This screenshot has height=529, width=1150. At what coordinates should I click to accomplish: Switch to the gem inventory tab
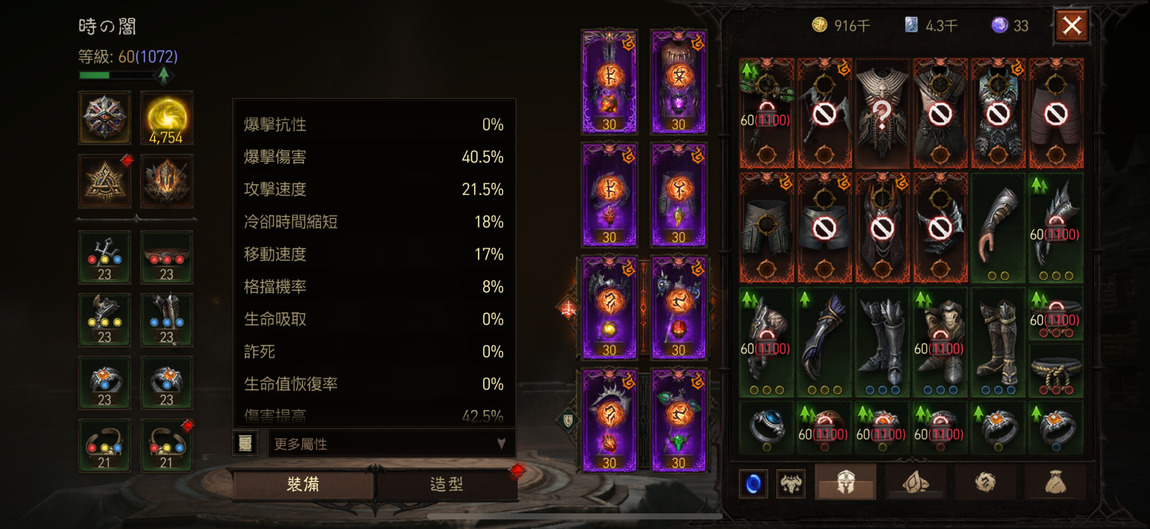(x=913, y=483)
